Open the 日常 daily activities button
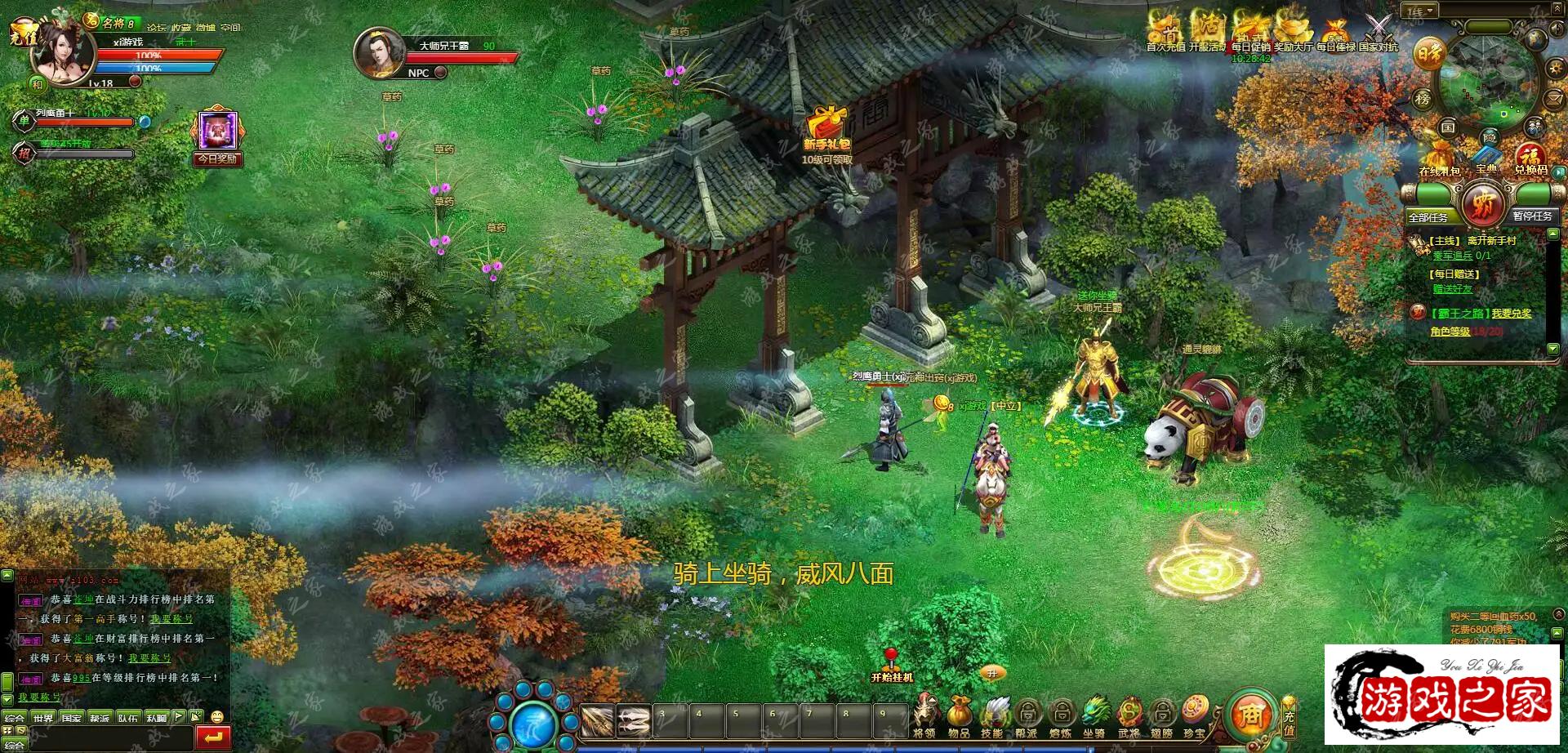1568x753 pixels. pyautogui.click(x=1430, y=54)
